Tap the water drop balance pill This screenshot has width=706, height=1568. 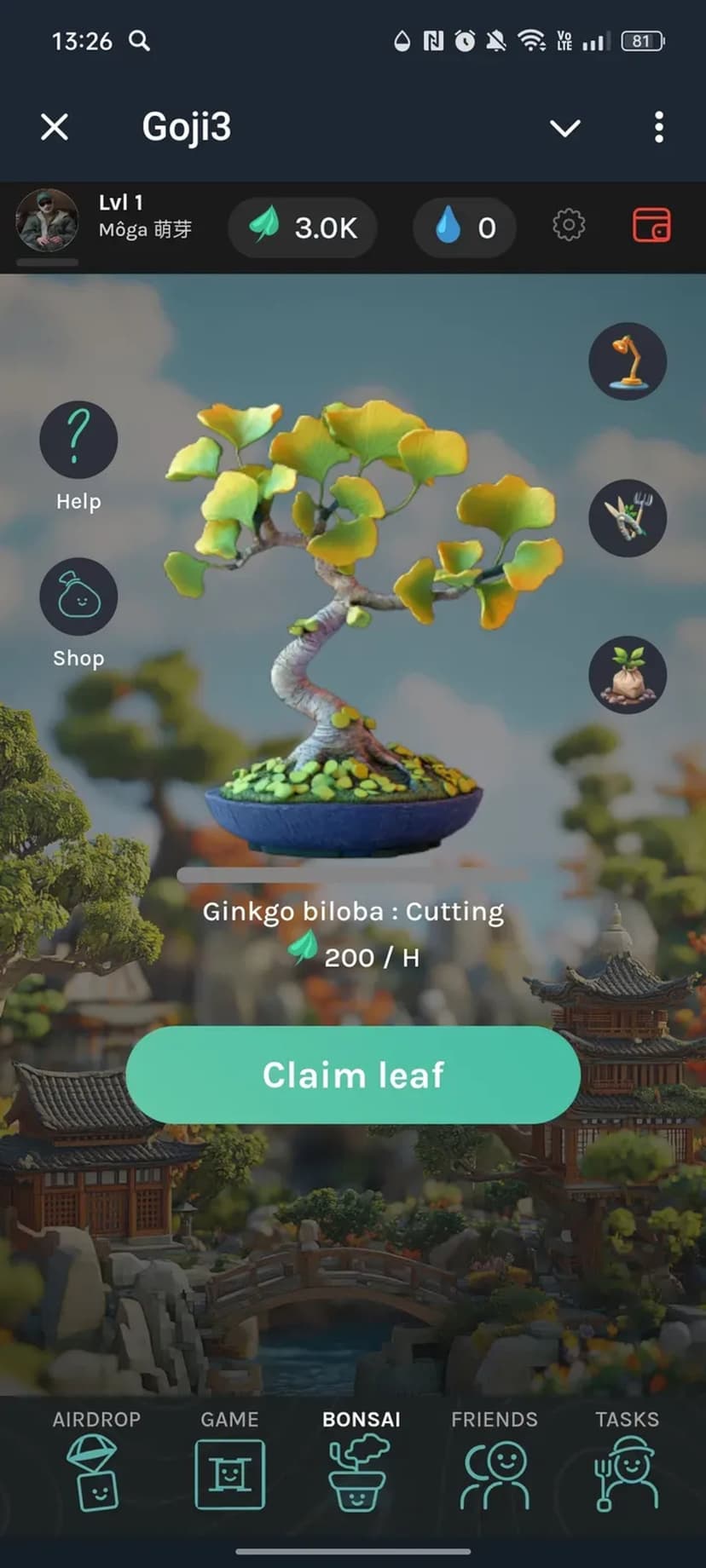[465, 228]
